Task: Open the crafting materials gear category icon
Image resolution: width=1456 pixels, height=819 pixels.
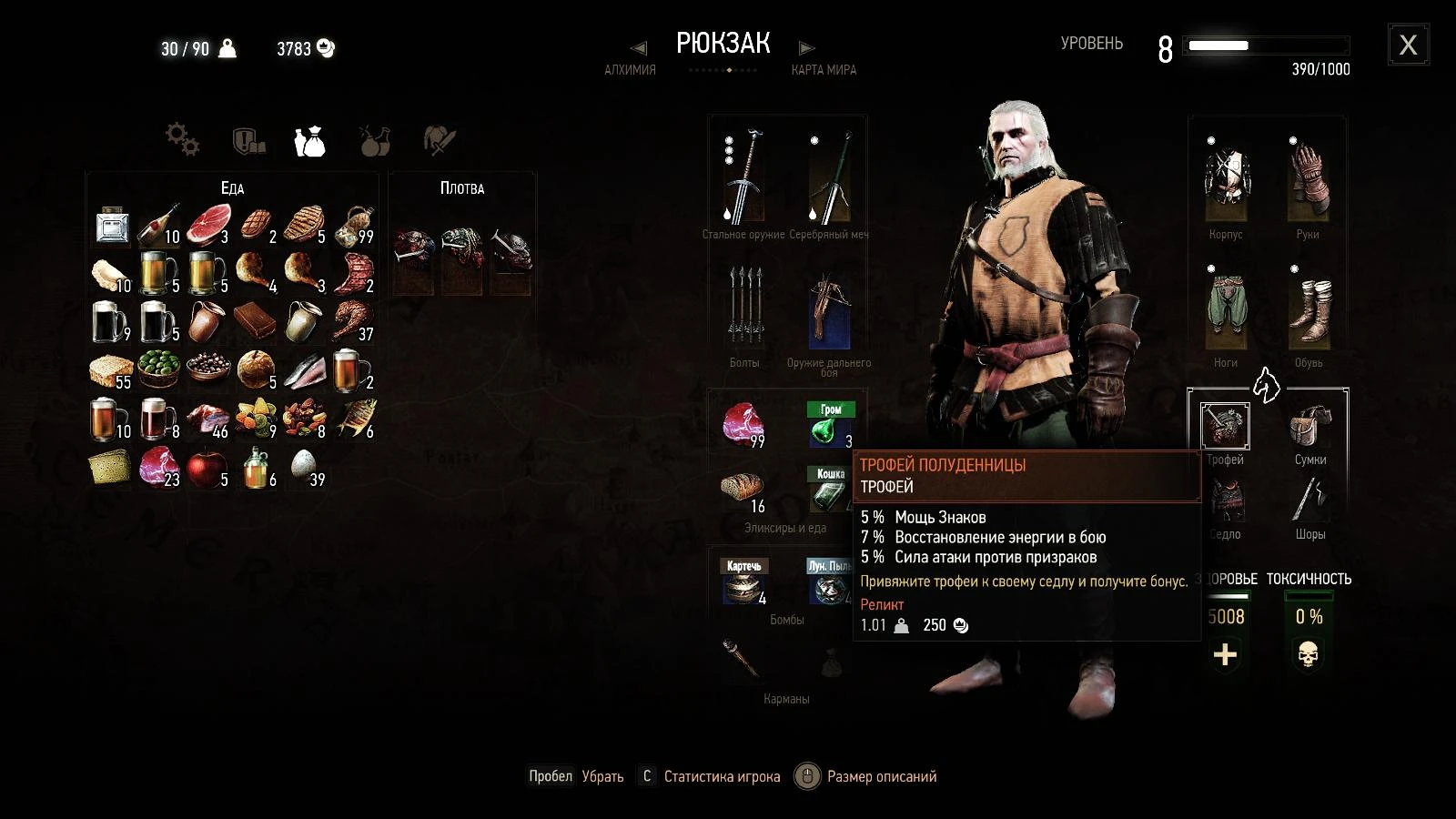Action: click(x=180, y=138)
